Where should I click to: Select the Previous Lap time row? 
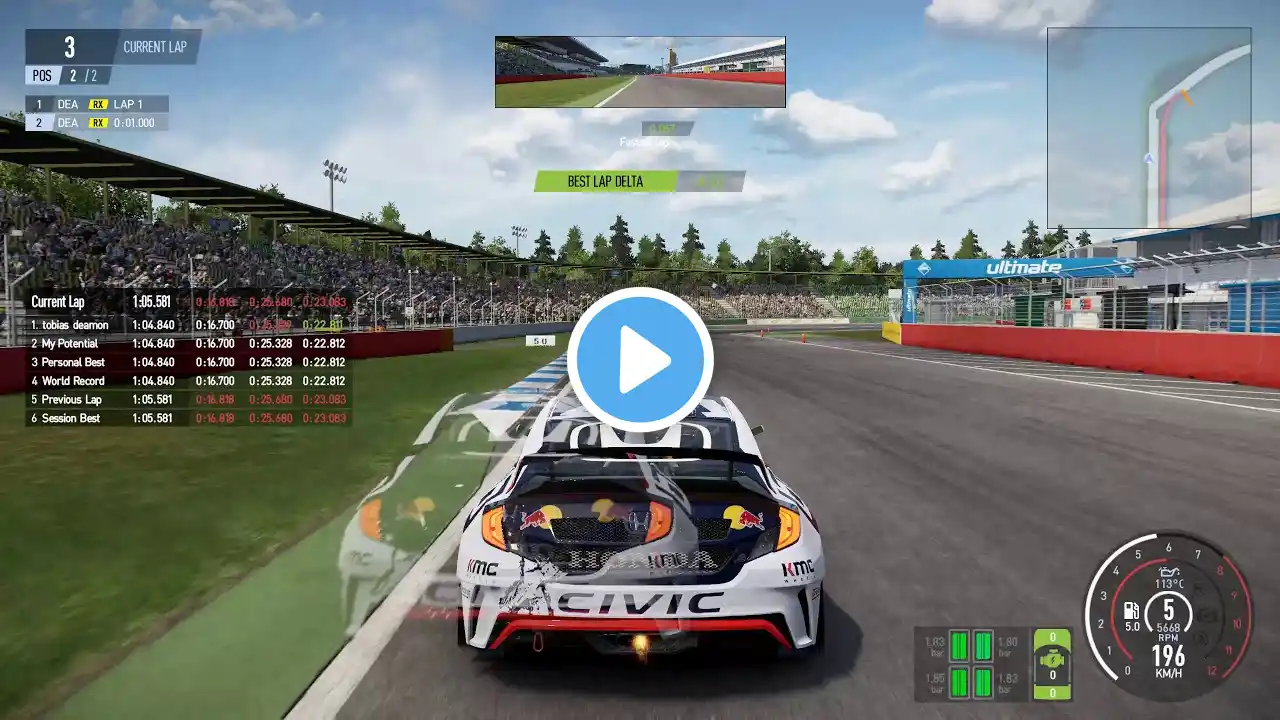point(188,399)
